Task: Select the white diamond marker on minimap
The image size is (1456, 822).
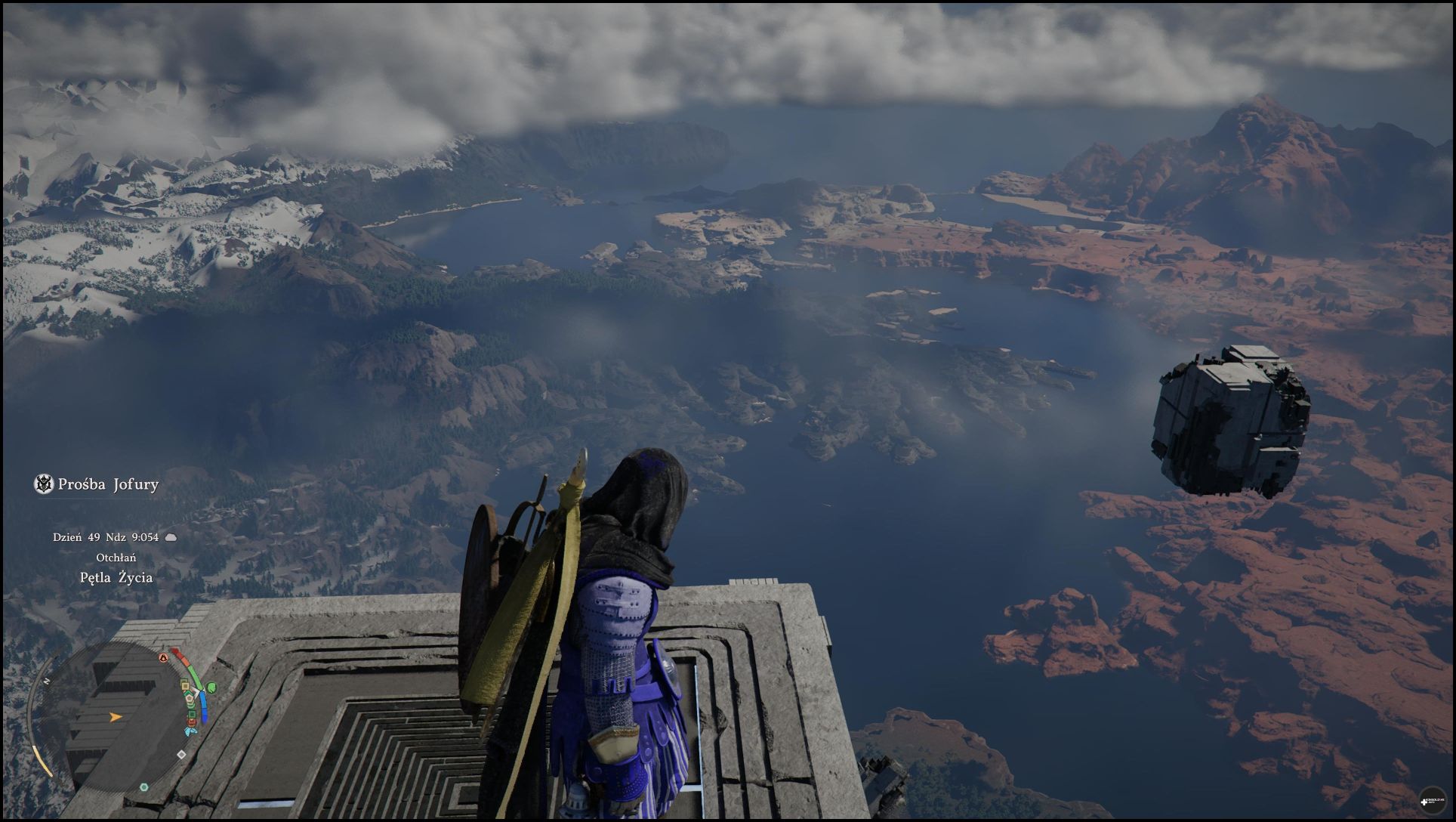Action: [181, 754]
